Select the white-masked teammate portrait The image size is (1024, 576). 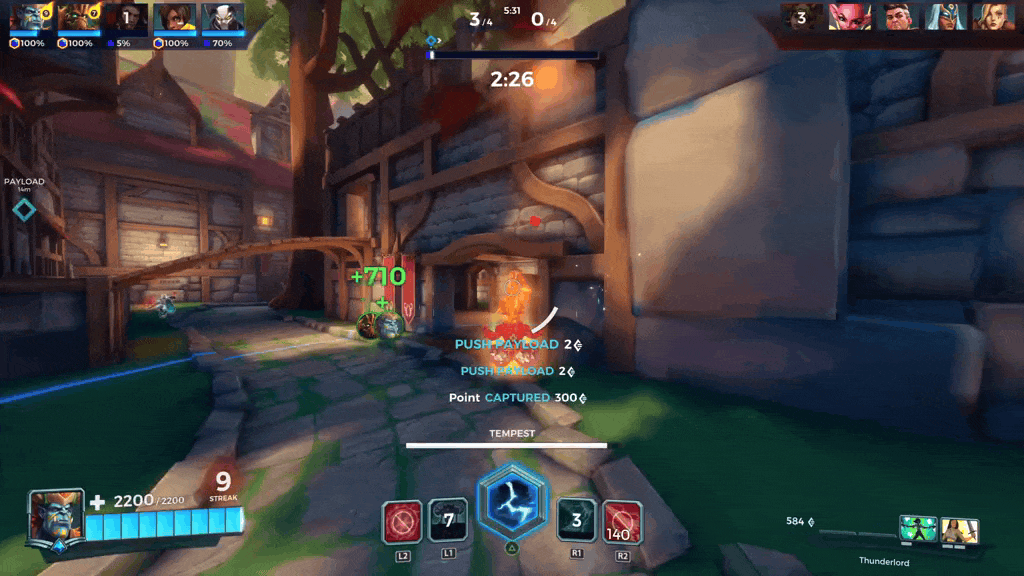click(x=223, y=18)
